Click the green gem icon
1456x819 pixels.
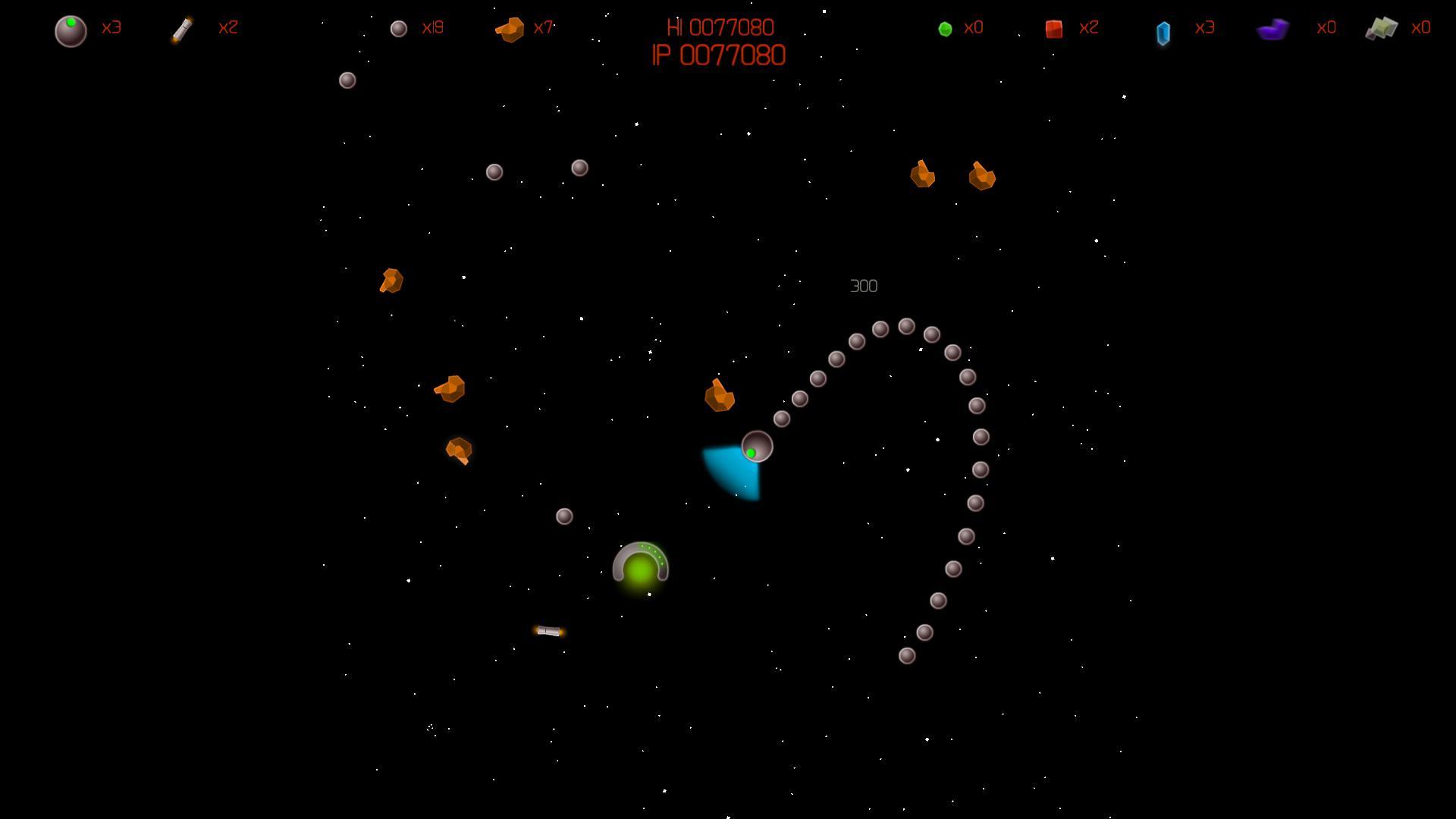(x=945, y=29)
